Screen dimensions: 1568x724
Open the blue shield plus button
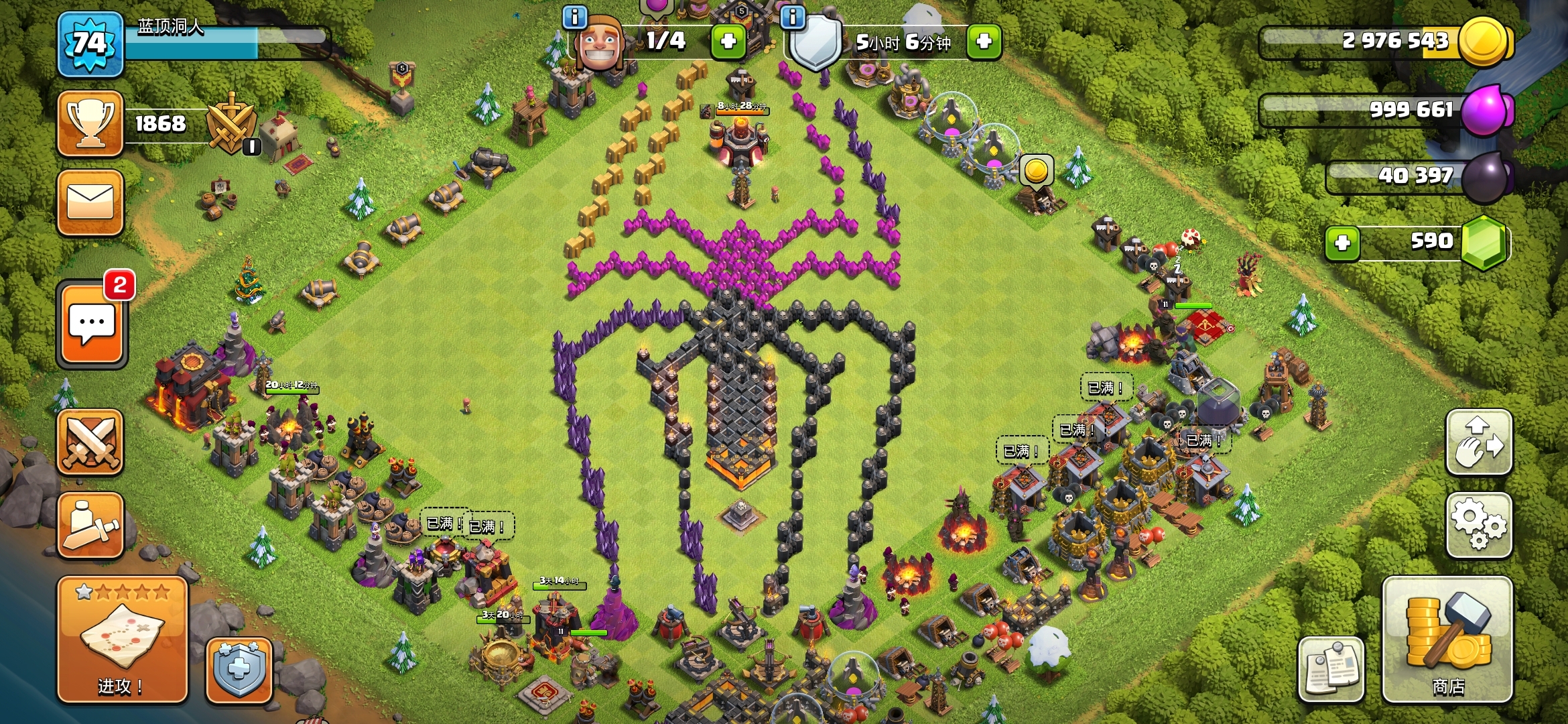239,669
